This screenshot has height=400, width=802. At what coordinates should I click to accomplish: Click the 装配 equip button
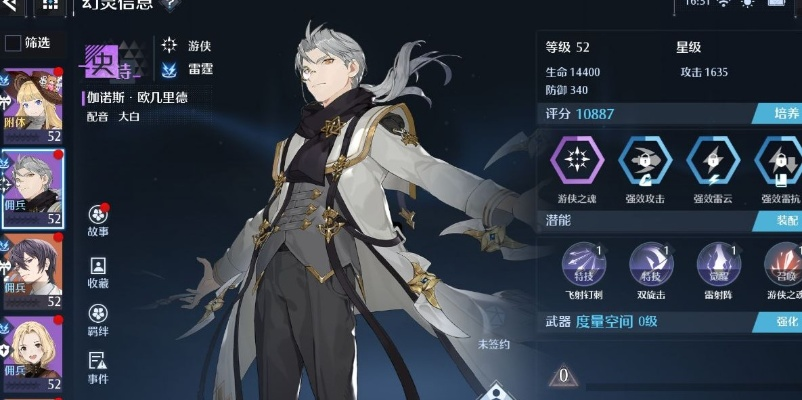[x=787, y=221]
